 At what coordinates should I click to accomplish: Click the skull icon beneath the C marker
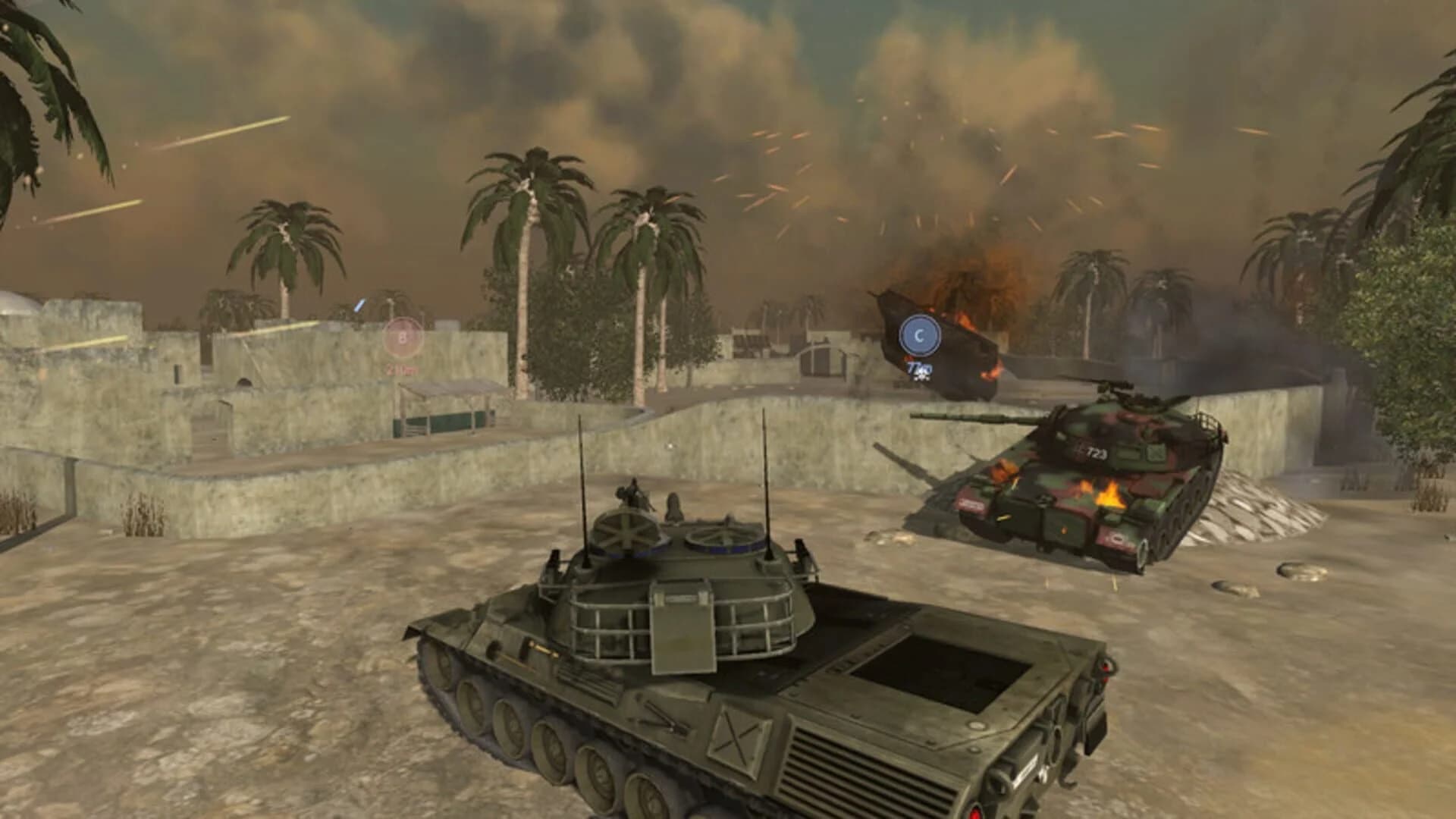[922, 378]
